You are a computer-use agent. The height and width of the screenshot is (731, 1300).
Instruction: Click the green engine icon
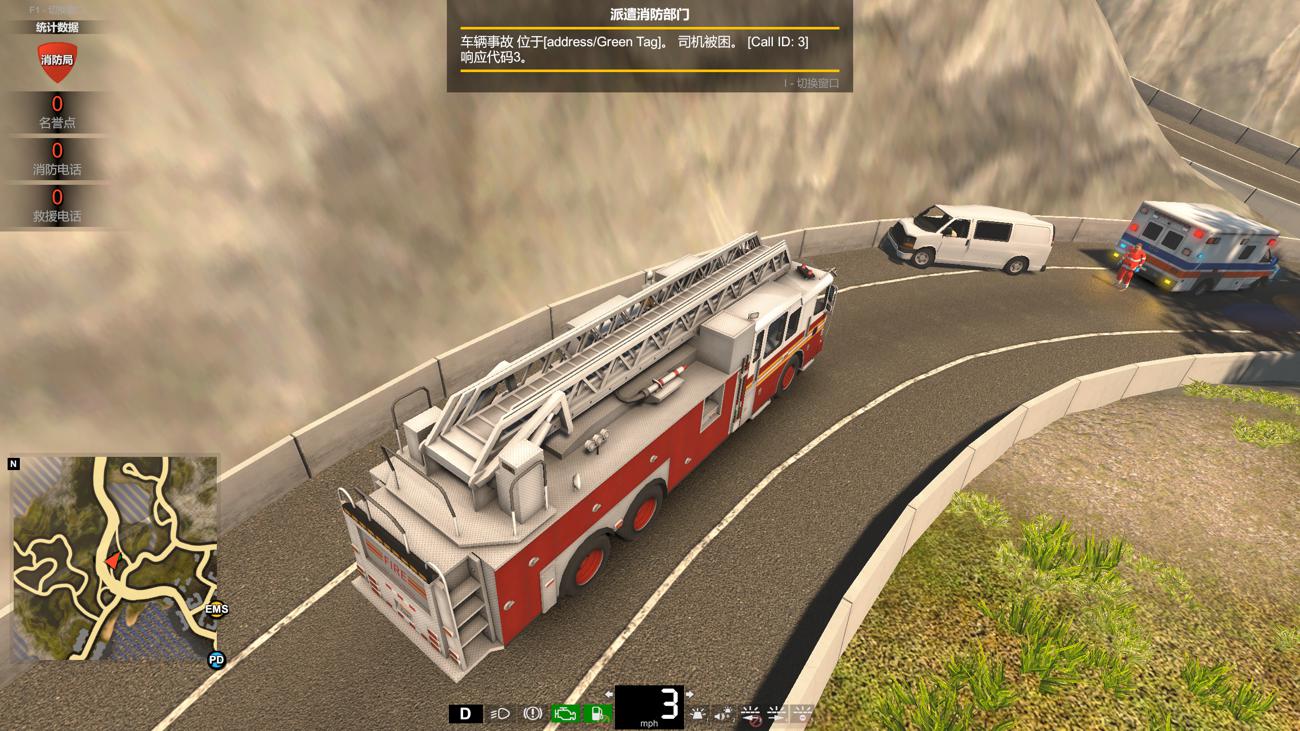tap(566, 714)
